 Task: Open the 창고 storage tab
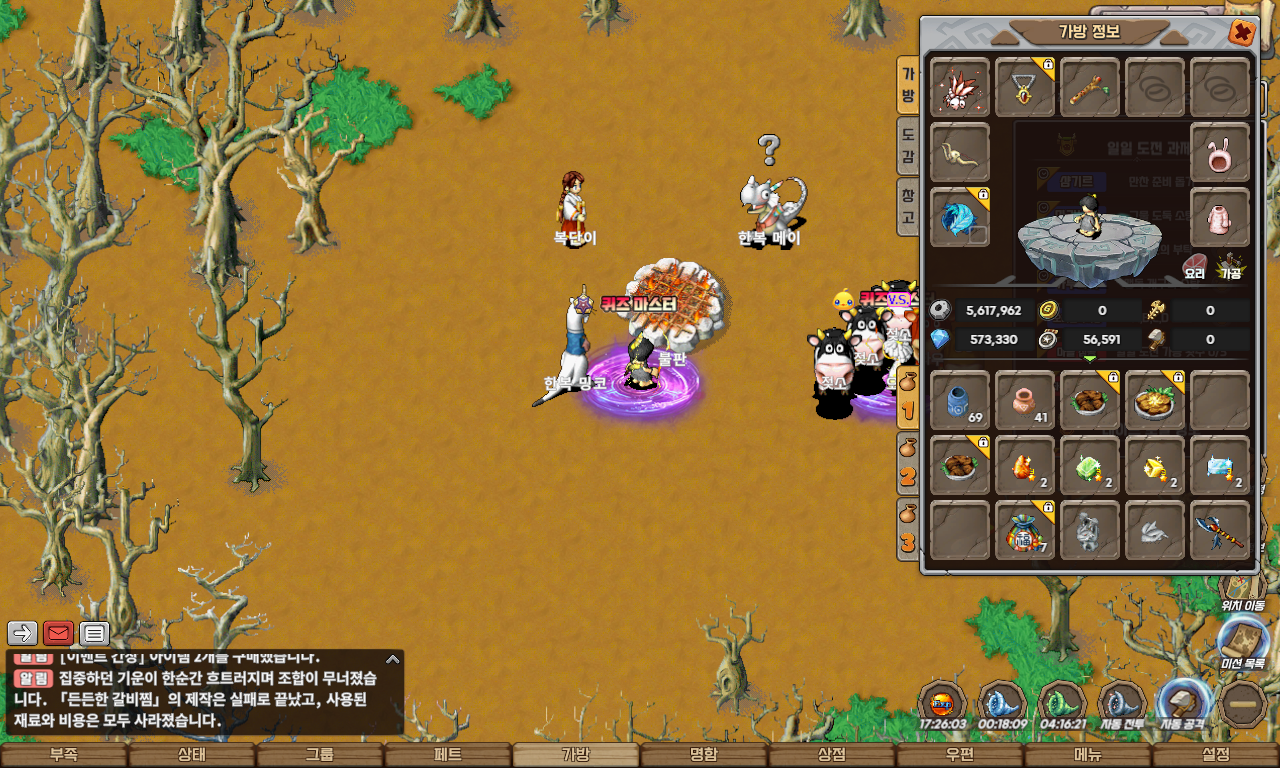[908, 205]
